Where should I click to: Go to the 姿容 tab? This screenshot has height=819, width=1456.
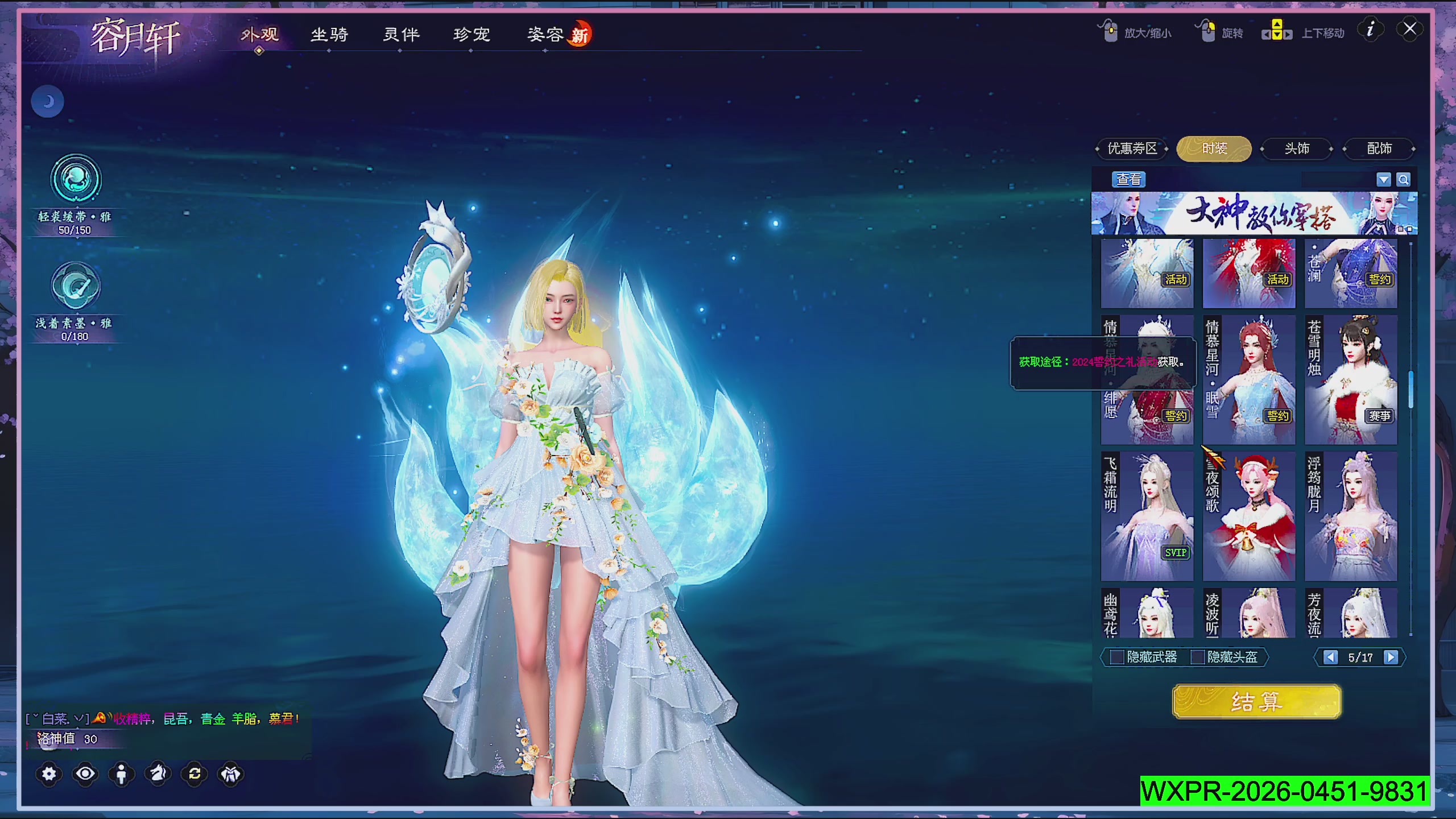tap(545, 35)
